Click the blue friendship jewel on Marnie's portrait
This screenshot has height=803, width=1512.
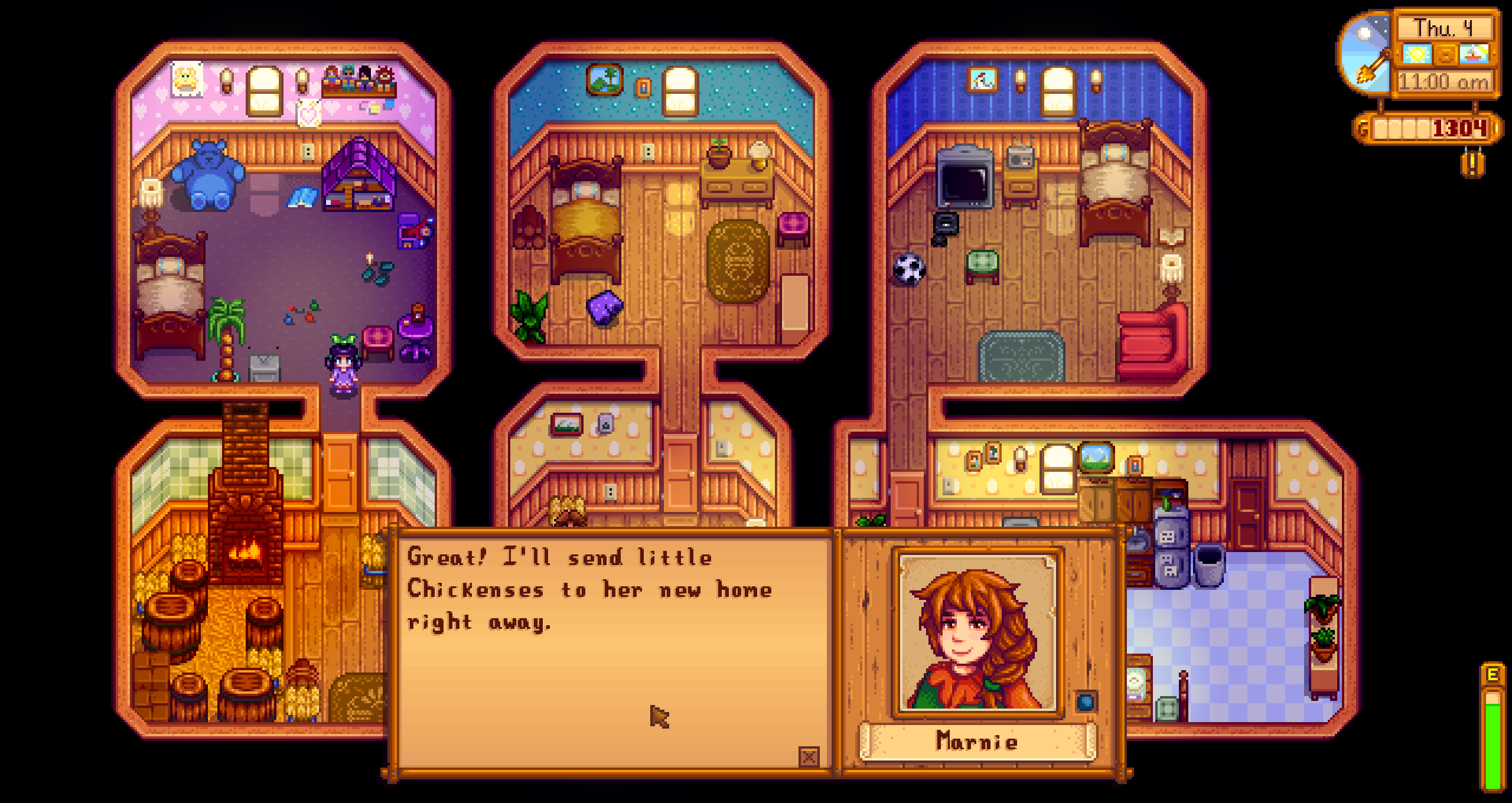[1085, 703]
